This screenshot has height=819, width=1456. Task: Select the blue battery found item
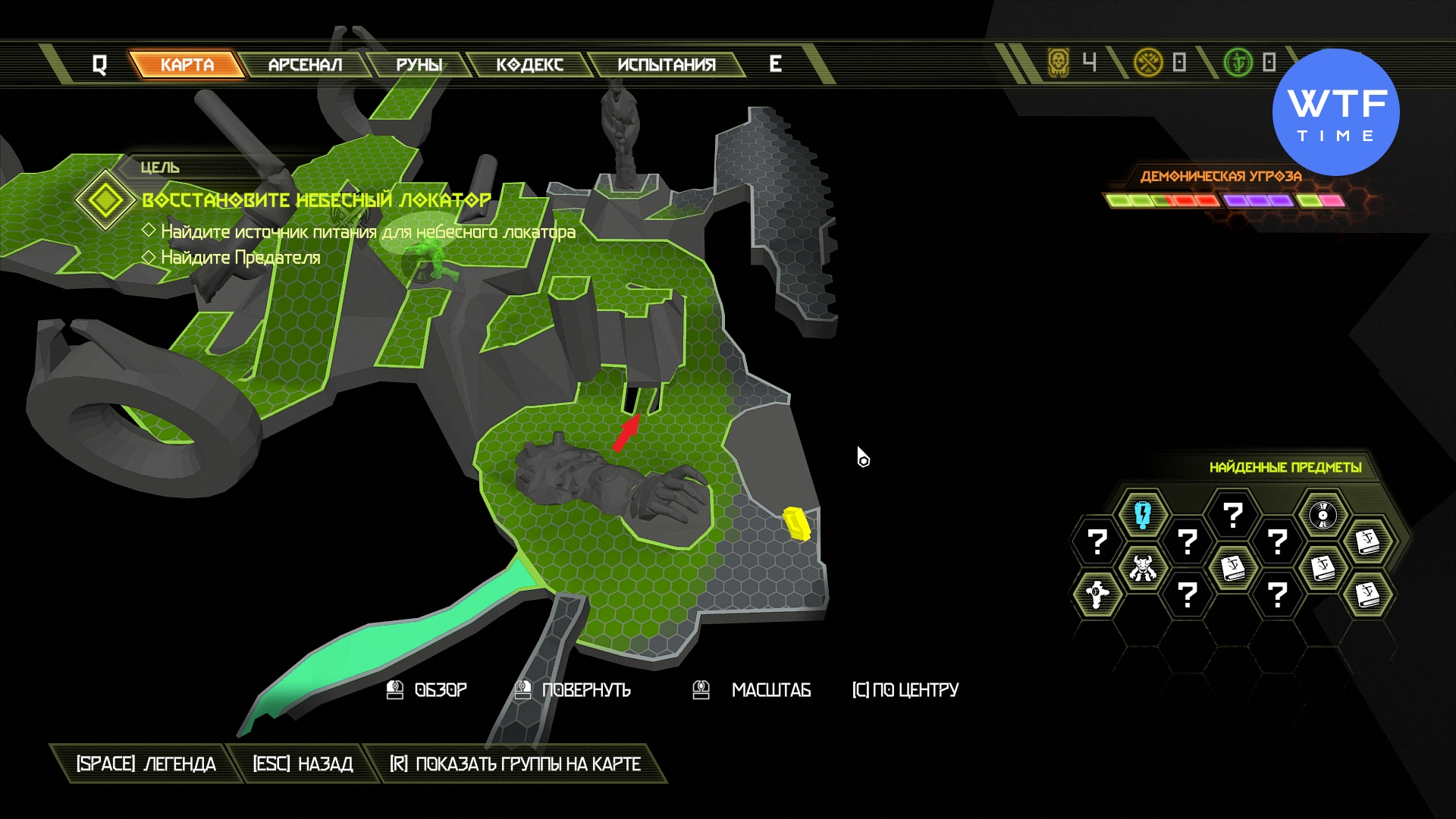click(x=1142, y=515)
